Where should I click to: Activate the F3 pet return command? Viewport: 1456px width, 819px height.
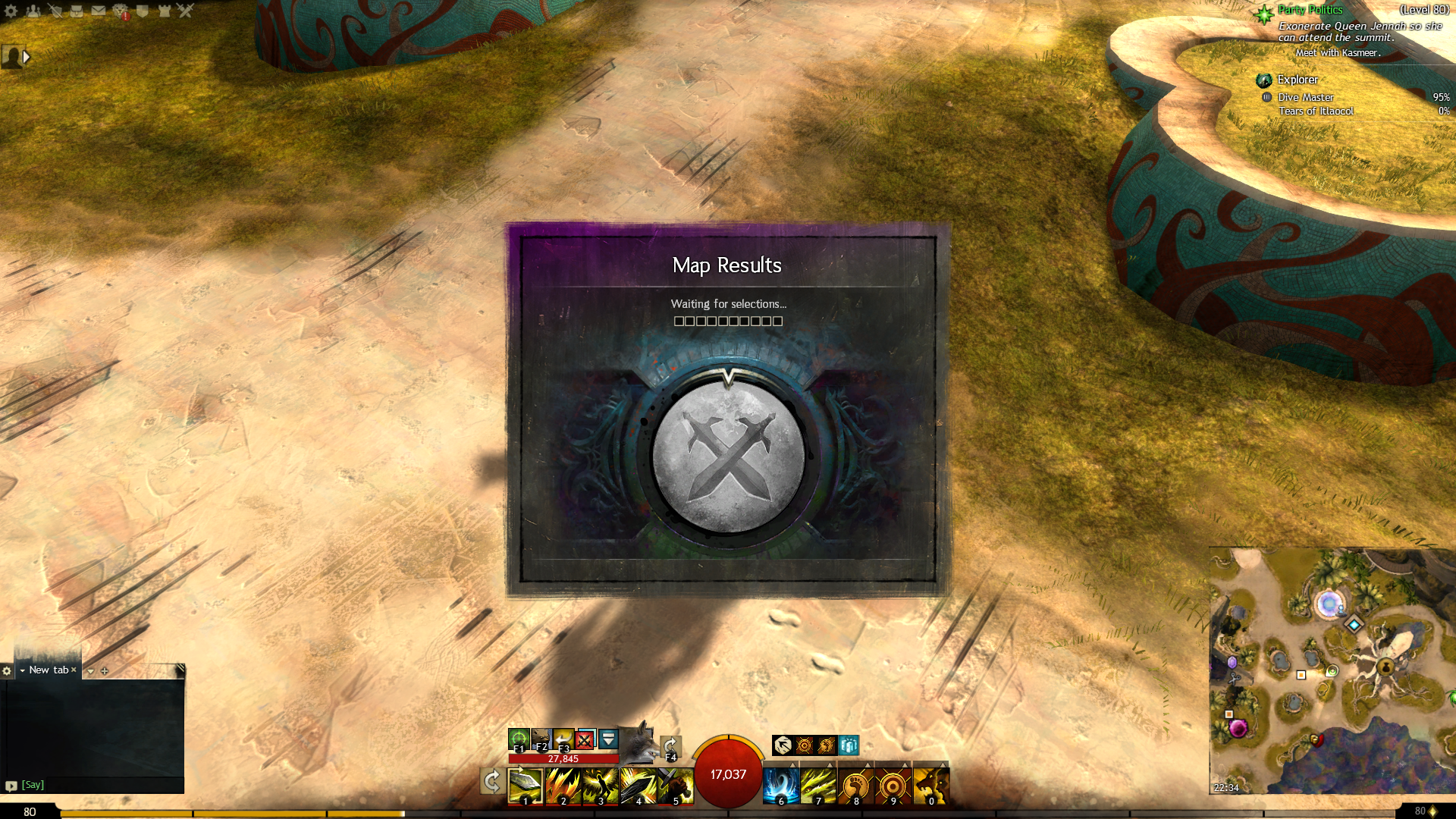tap(563, 739)
